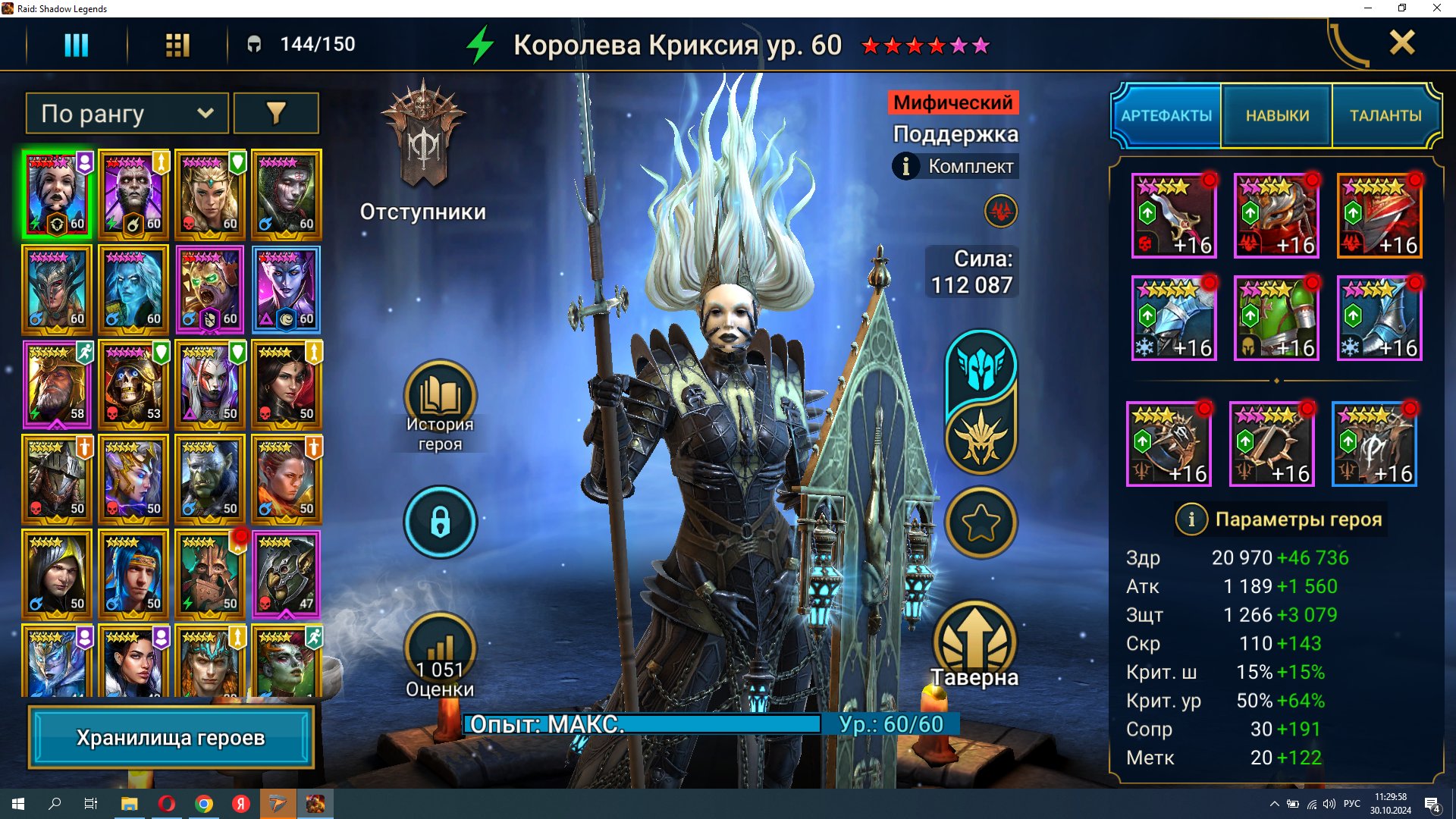
Task: Minimize the Raid: Shadow Legends window
Action: point(1367,8)
